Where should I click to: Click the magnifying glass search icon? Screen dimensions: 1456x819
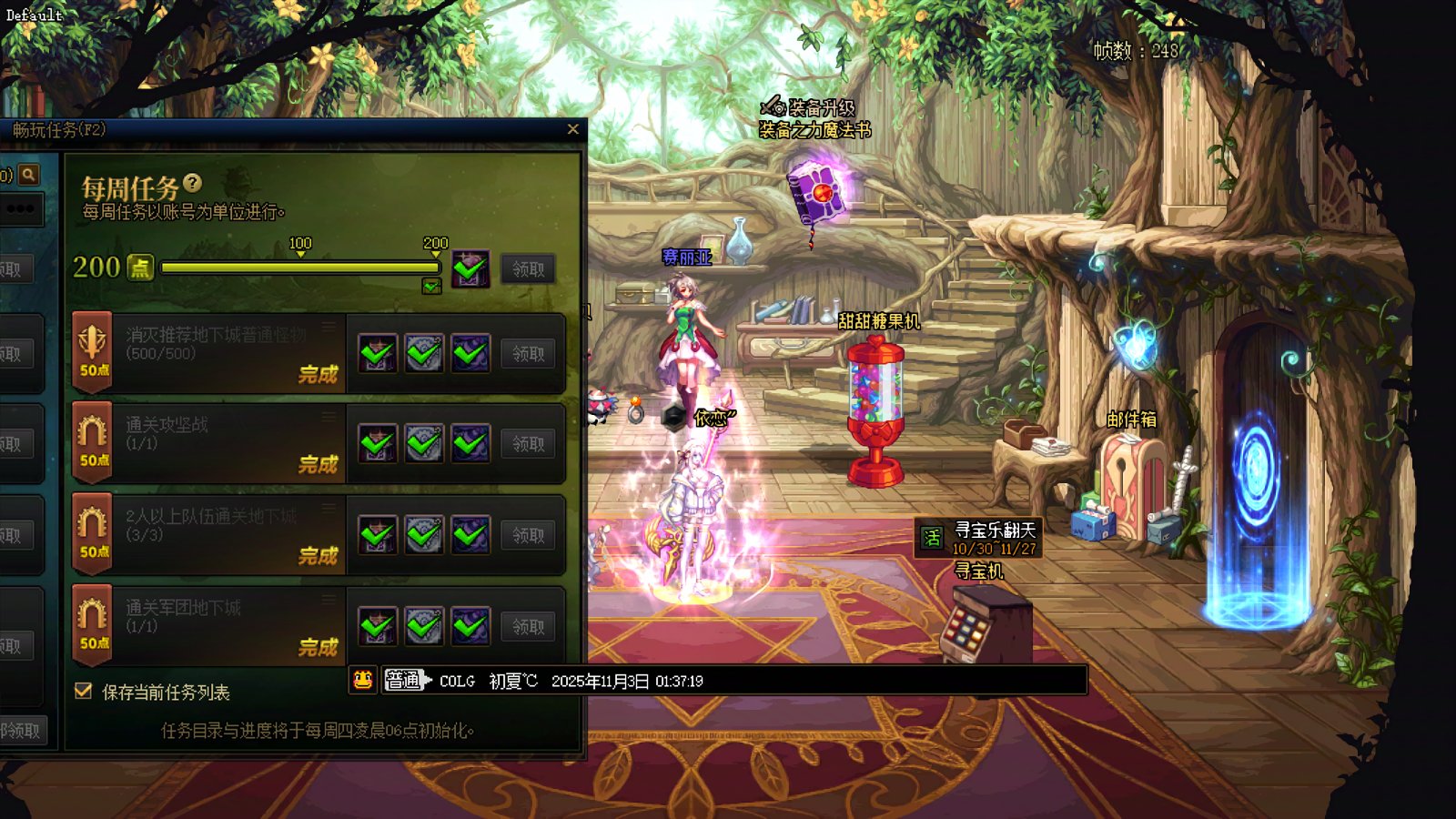point(29,174)
